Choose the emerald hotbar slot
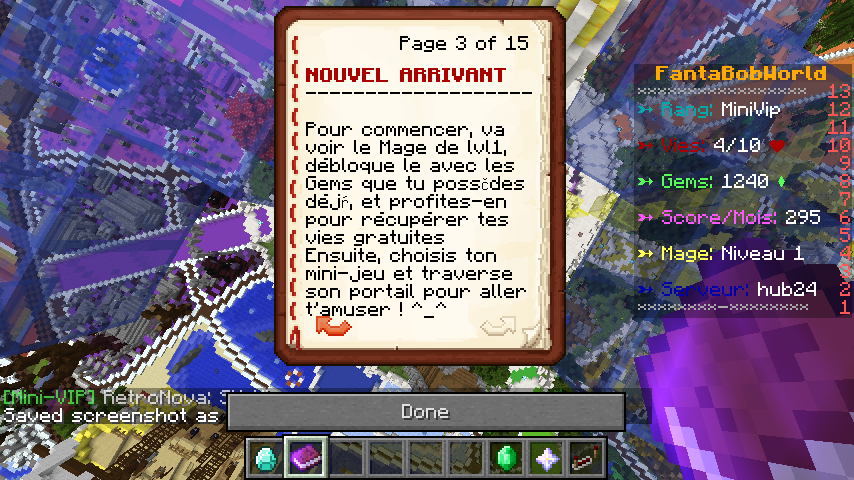854x480 pixels. pyautogui.click(x=505, y=457)
